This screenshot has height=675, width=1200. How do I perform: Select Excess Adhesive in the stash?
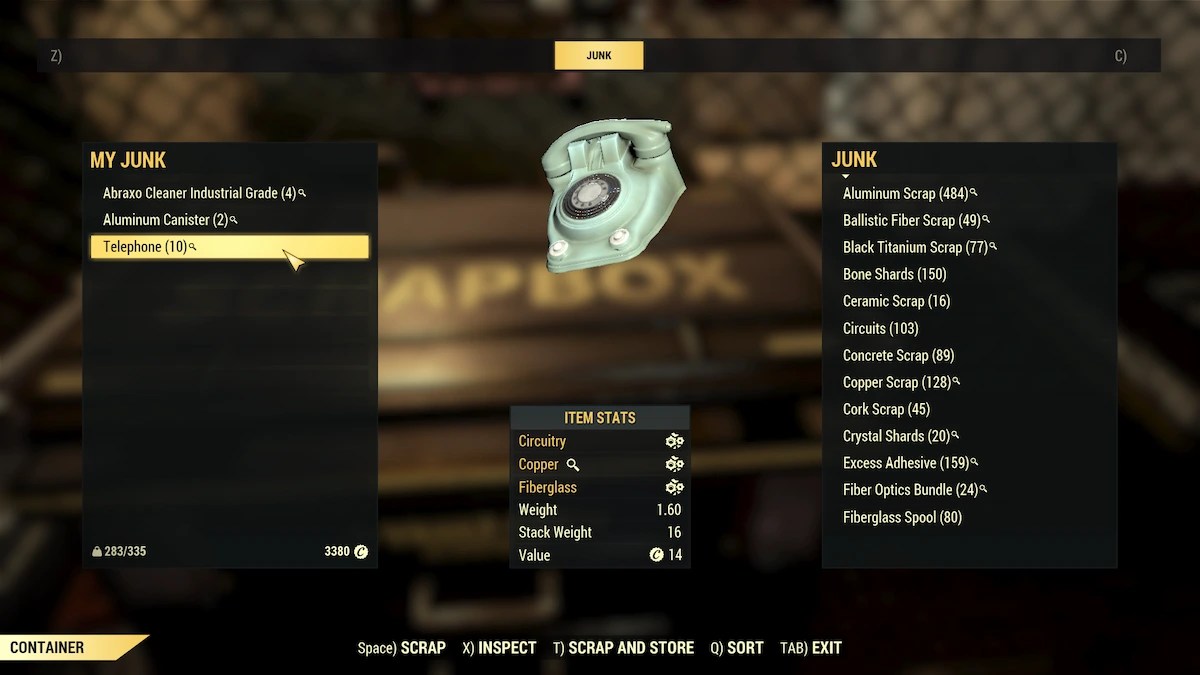point(905,463)
